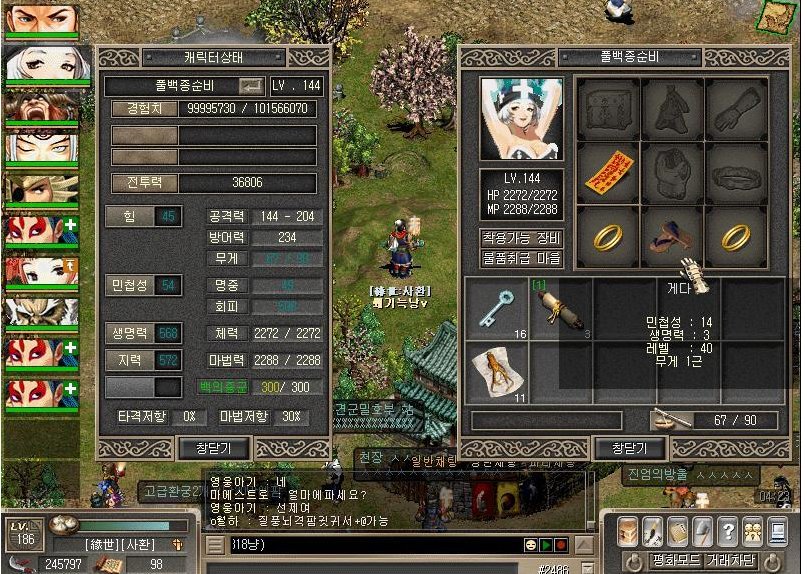Click the 지력 intellect stat button
Image resolution: width=807 pixels, height=574 pixels.
pyautogui.click(x=142, y=359)
